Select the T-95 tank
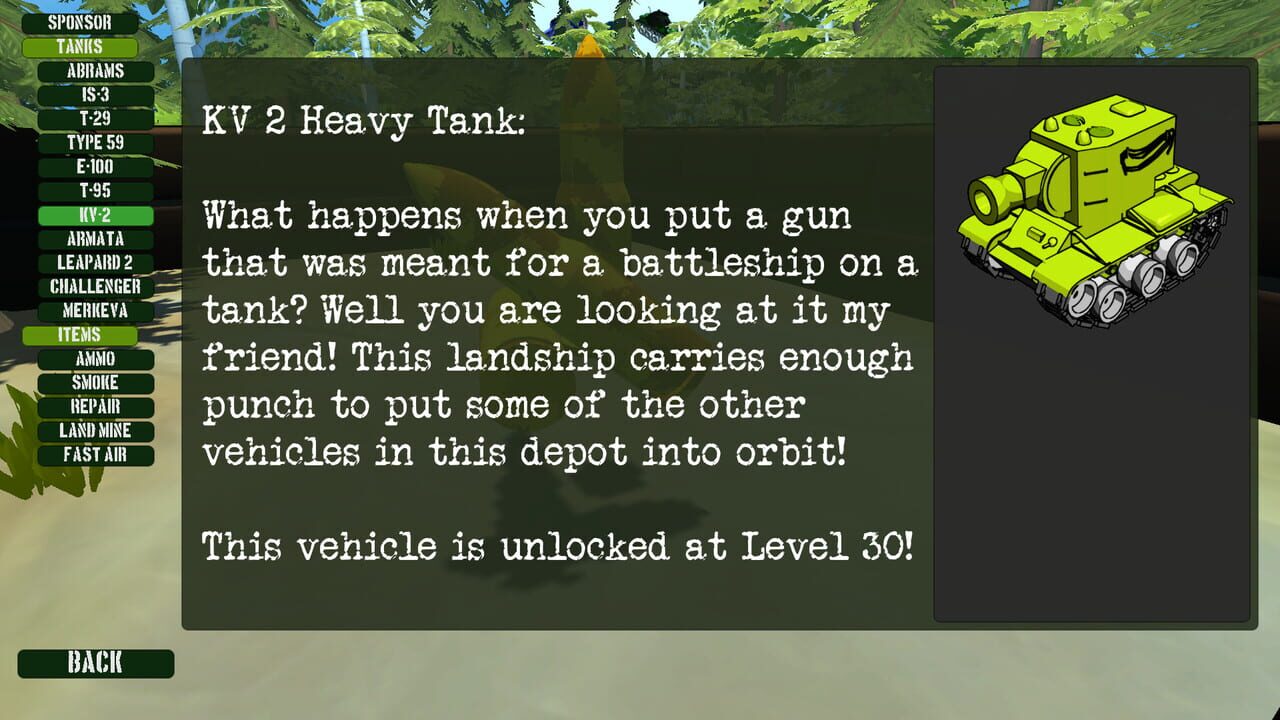 95,190
